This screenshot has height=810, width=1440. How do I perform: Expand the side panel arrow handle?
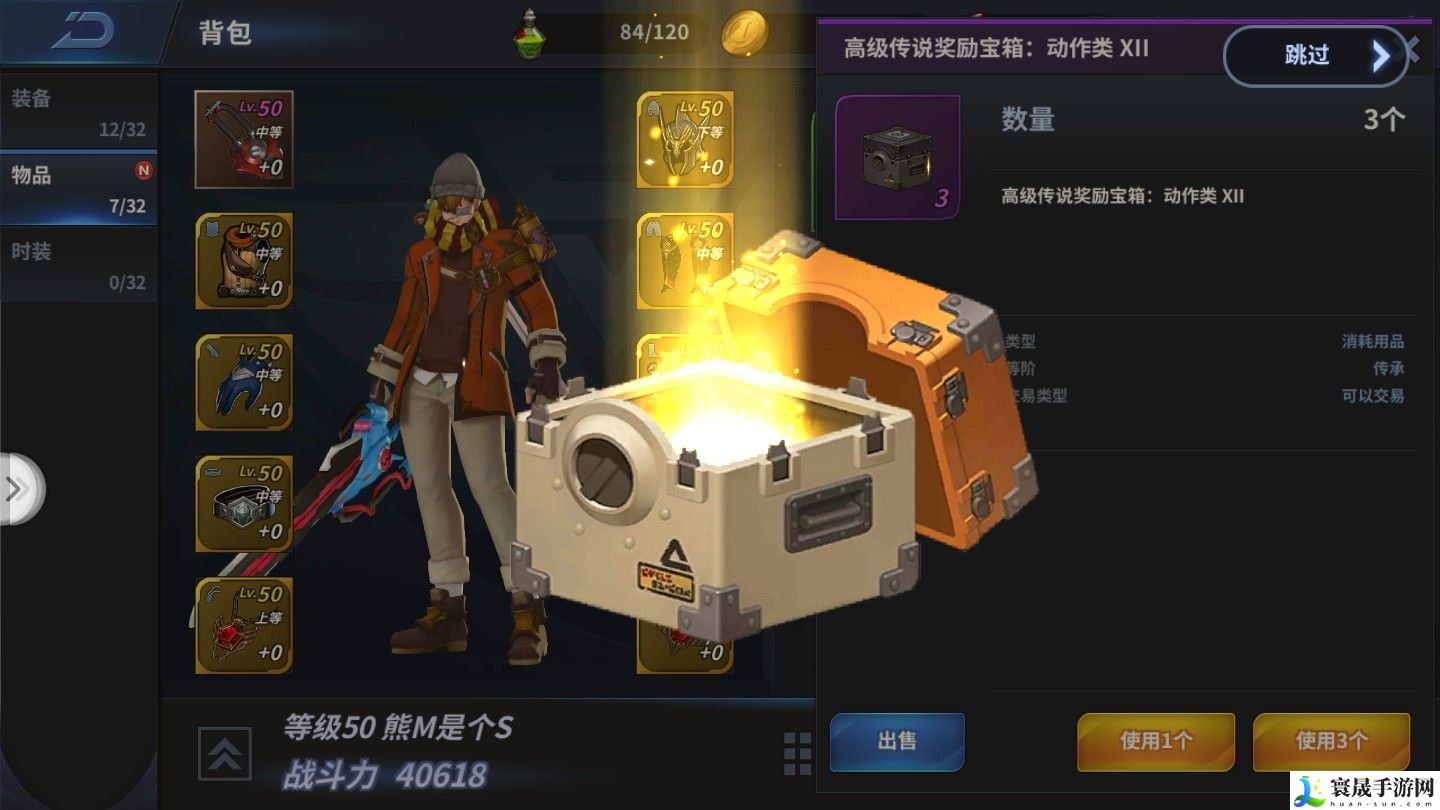[x=19, y=489]
